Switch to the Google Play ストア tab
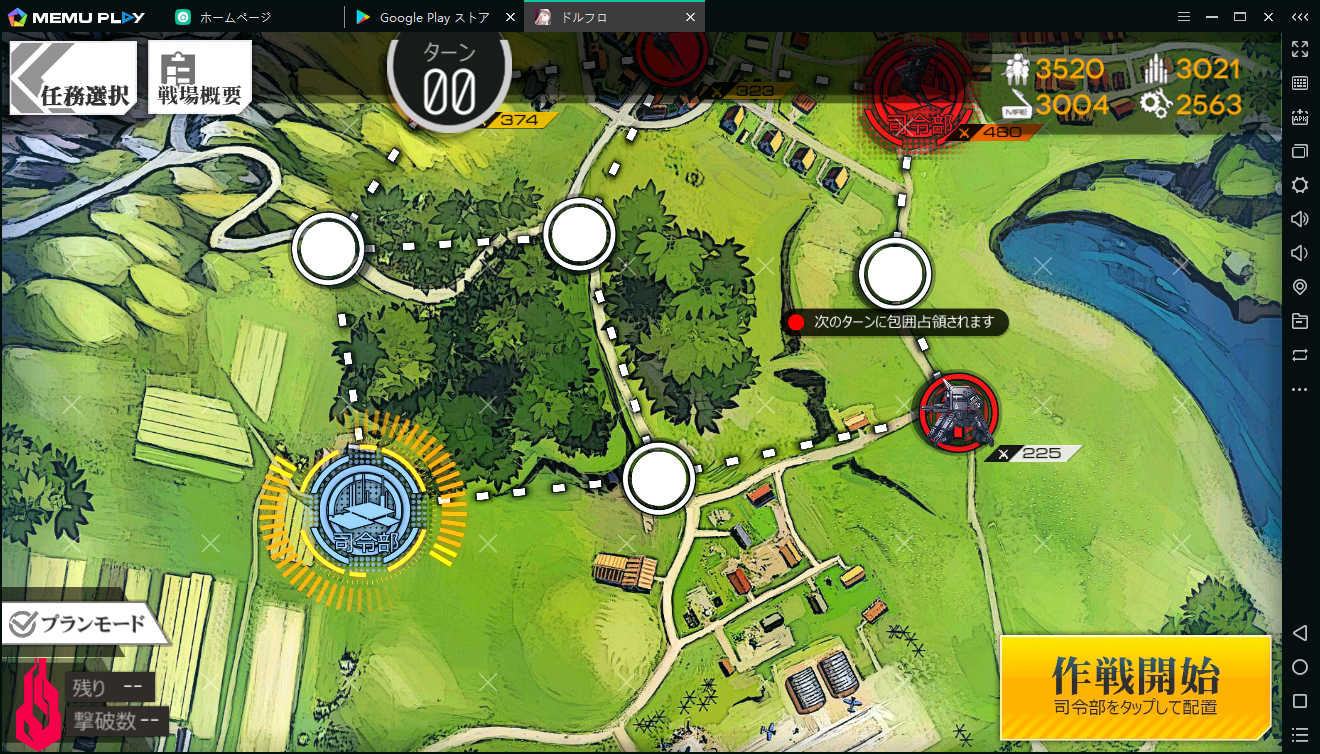The image size is (1320, 754). [x=433, y=17]
